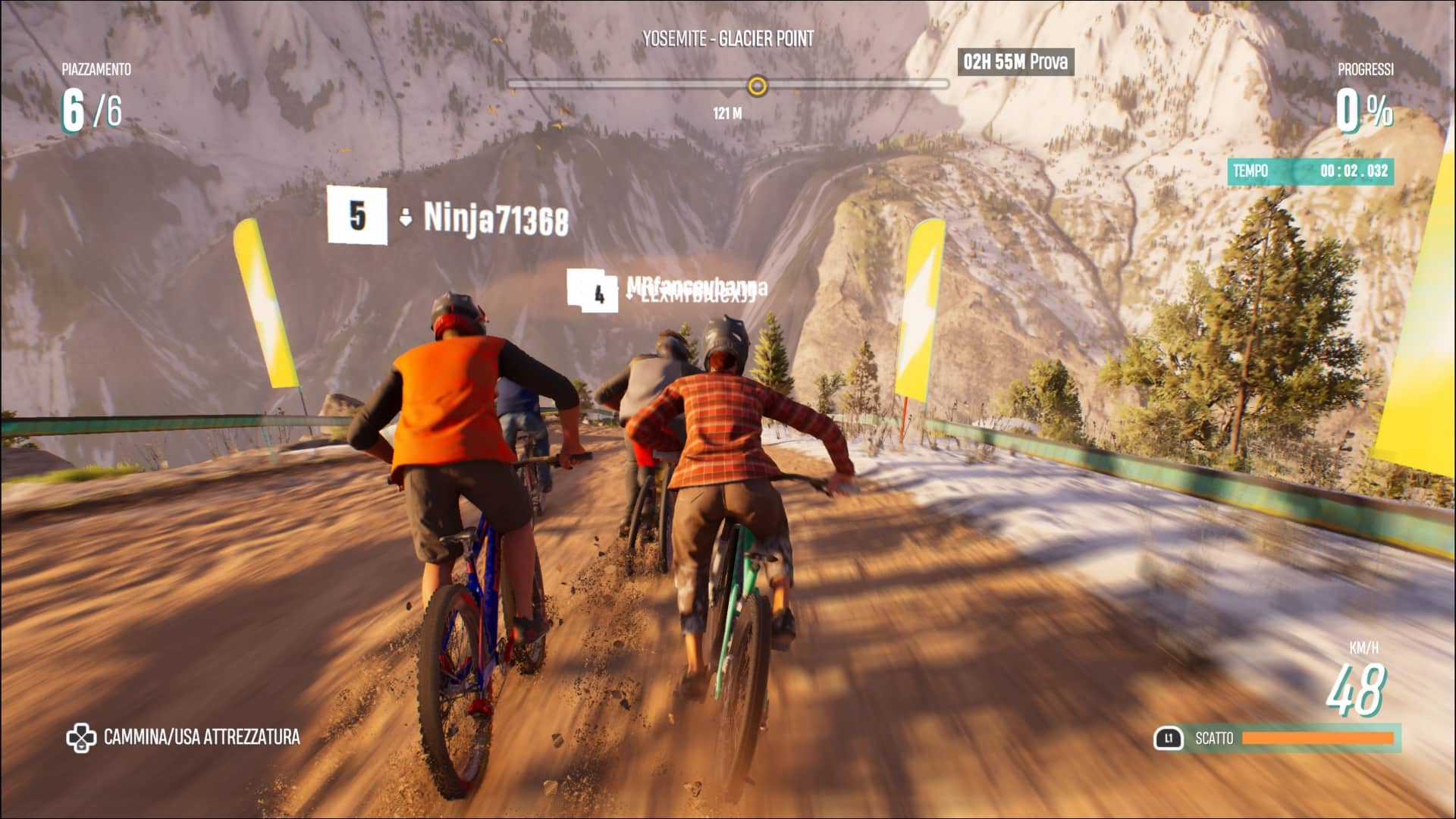This screenshot has width=1456, height=819.
Task: Select the Ninja71368 player name tag
Action: [x=495, y=218]
